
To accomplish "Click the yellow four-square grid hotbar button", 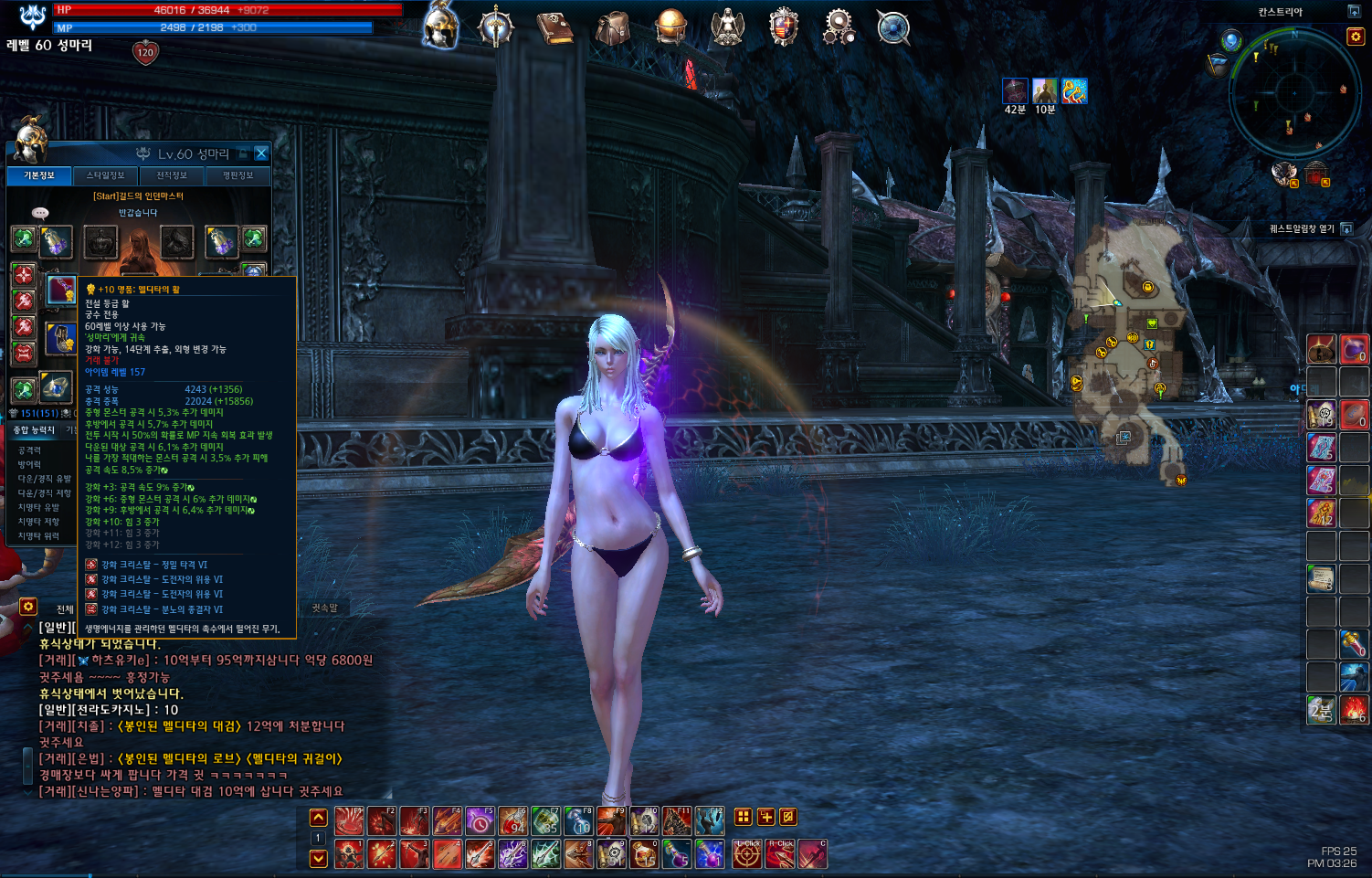I will pos(744,817).
